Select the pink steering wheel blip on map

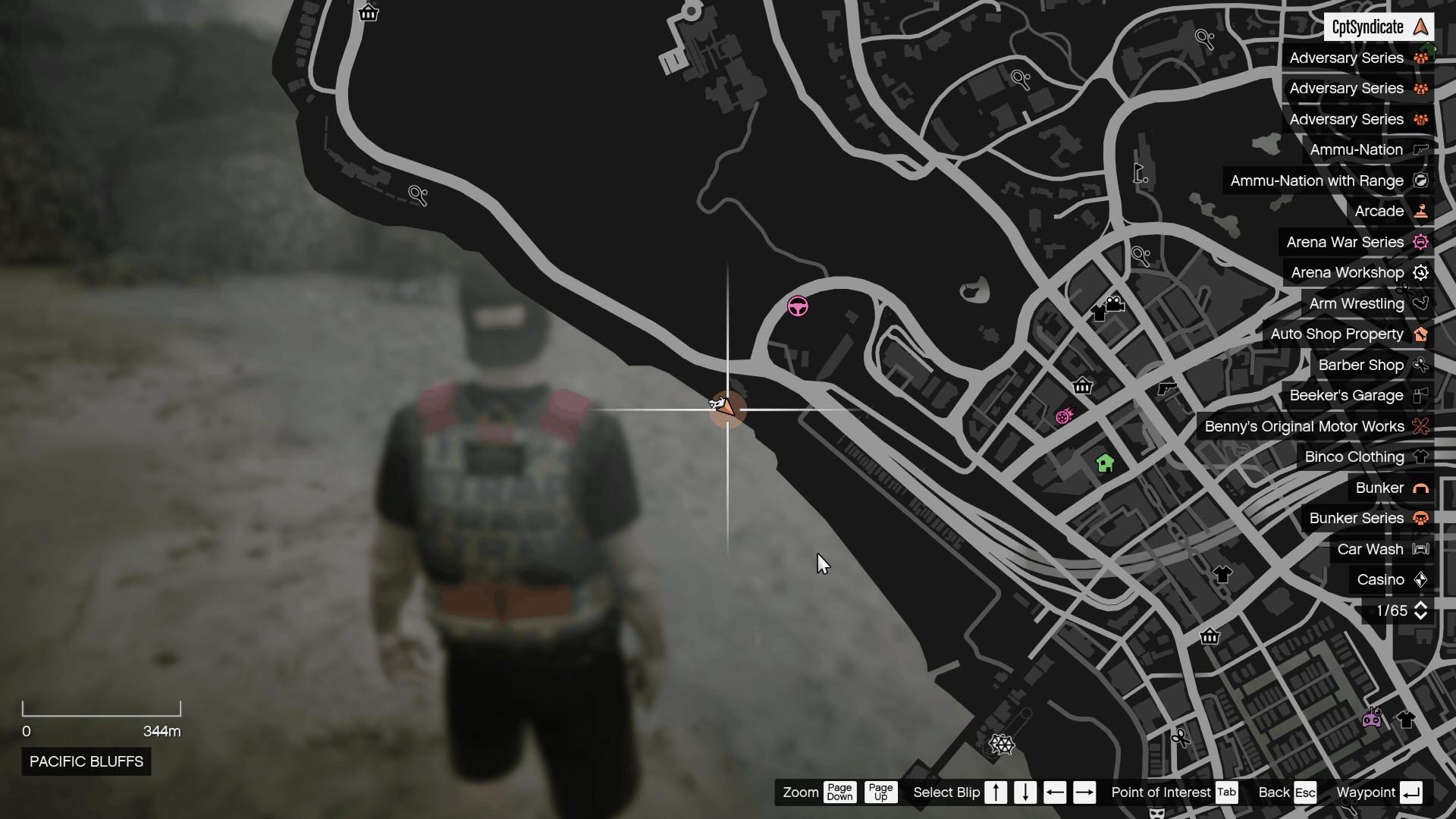[797, 306]
